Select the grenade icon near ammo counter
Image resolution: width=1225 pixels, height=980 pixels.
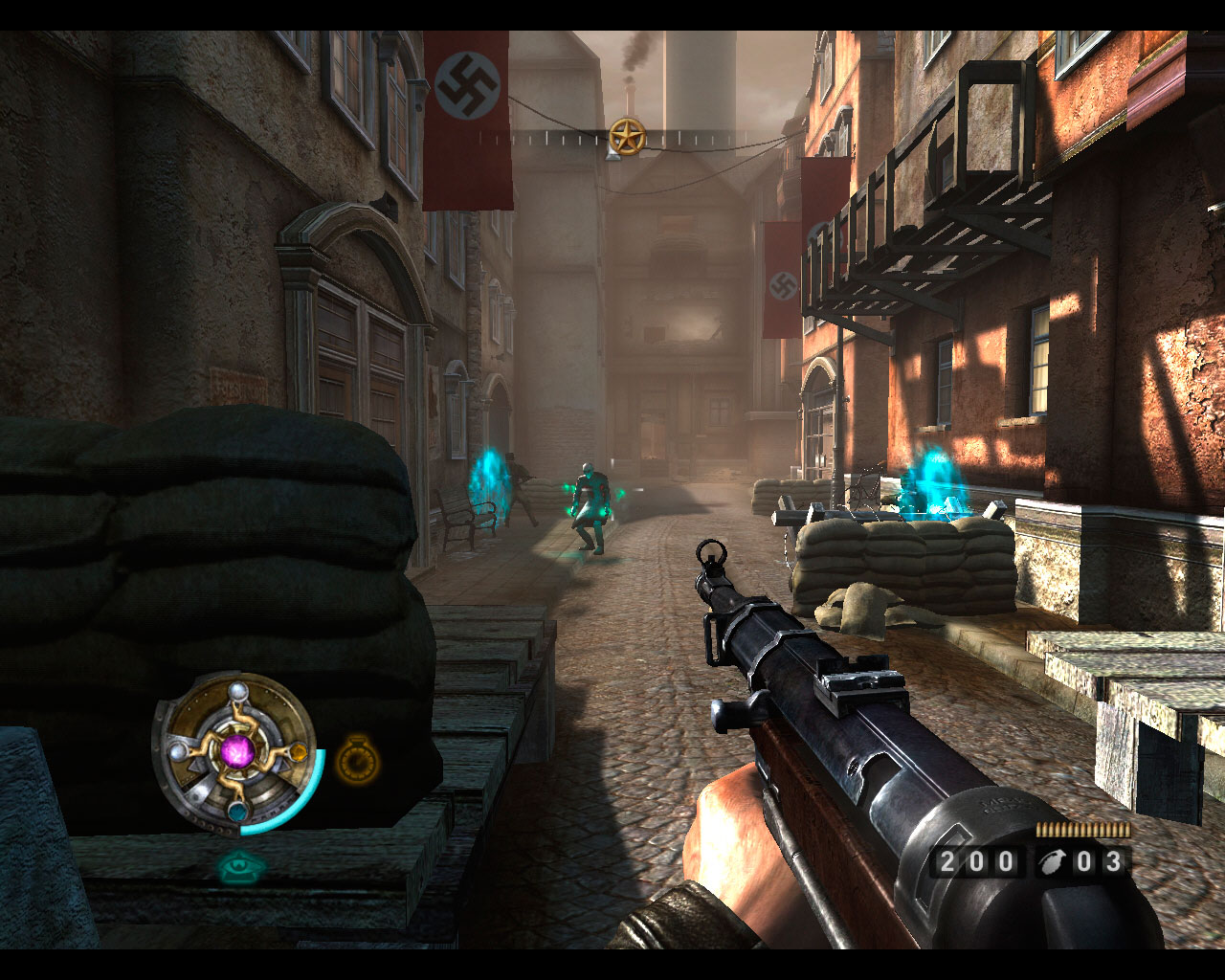1051,861
